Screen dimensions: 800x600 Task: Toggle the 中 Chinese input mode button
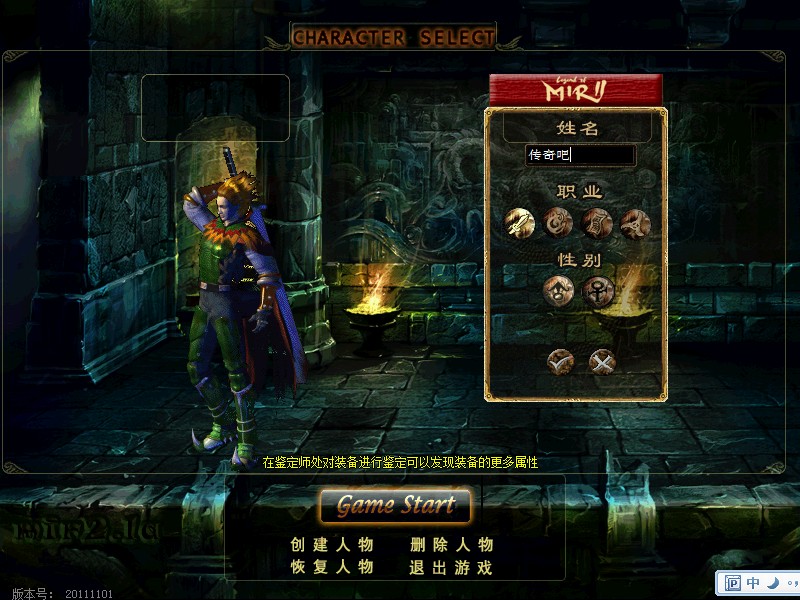753,583
